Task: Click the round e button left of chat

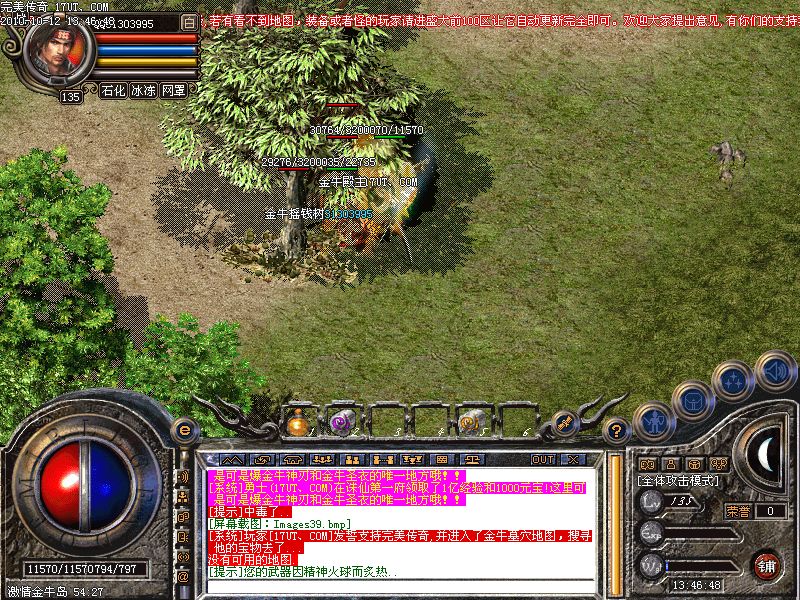Action: 183,430
